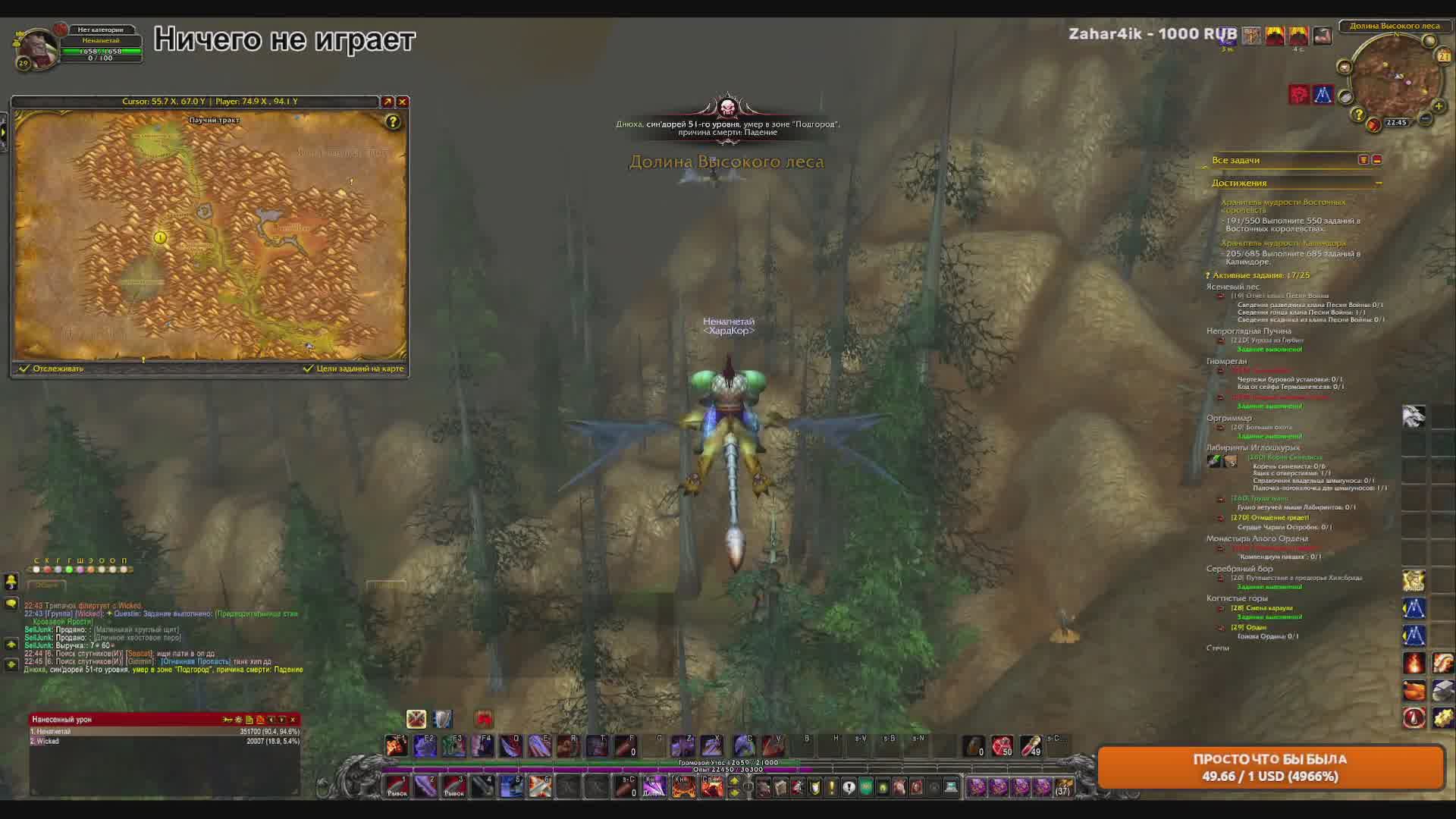Open the bag showing 37 free slots
The image size is (1456, 819).
pos(1063,787)
